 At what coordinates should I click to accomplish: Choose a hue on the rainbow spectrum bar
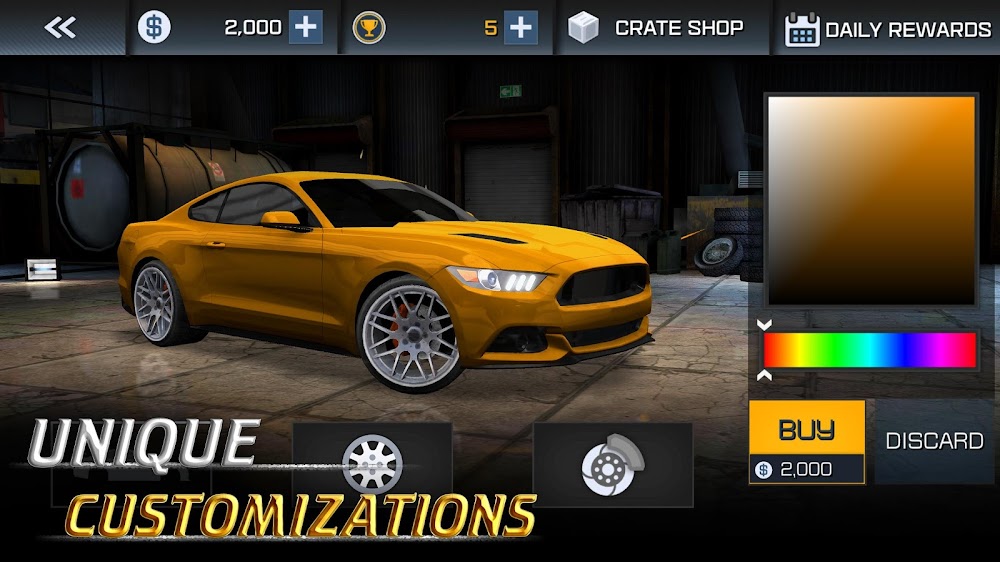click(x=869, y=350)
